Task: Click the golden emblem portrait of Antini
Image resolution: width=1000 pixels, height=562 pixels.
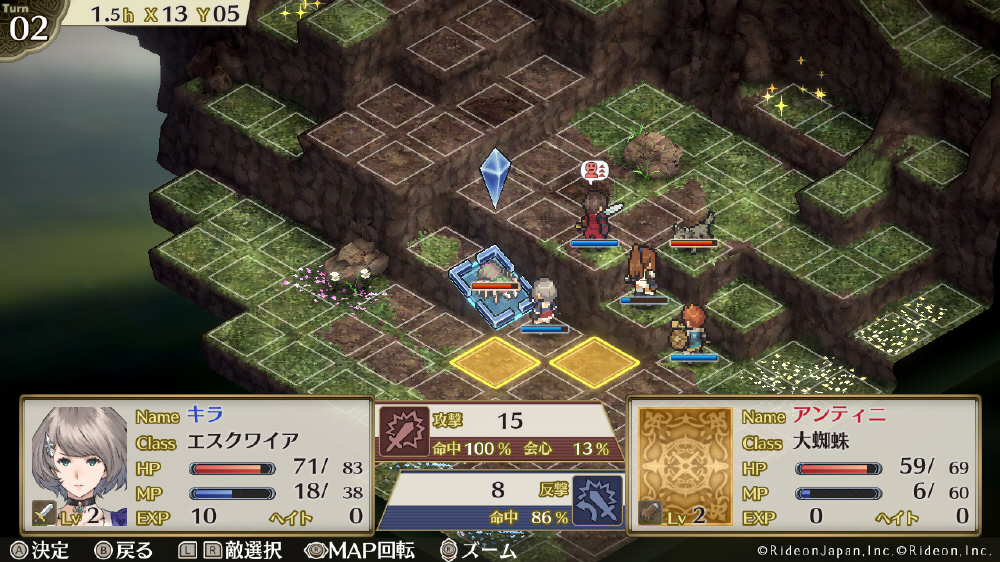Action: click(683, 453)
